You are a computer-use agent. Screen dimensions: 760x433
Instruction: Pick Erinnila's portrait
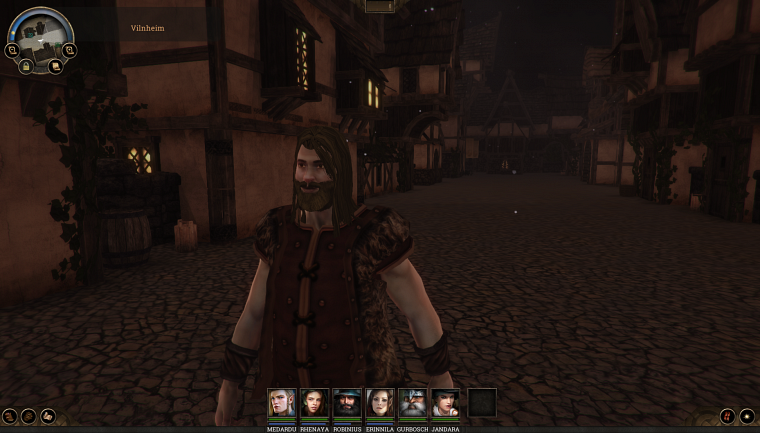[x=381, y=403]
